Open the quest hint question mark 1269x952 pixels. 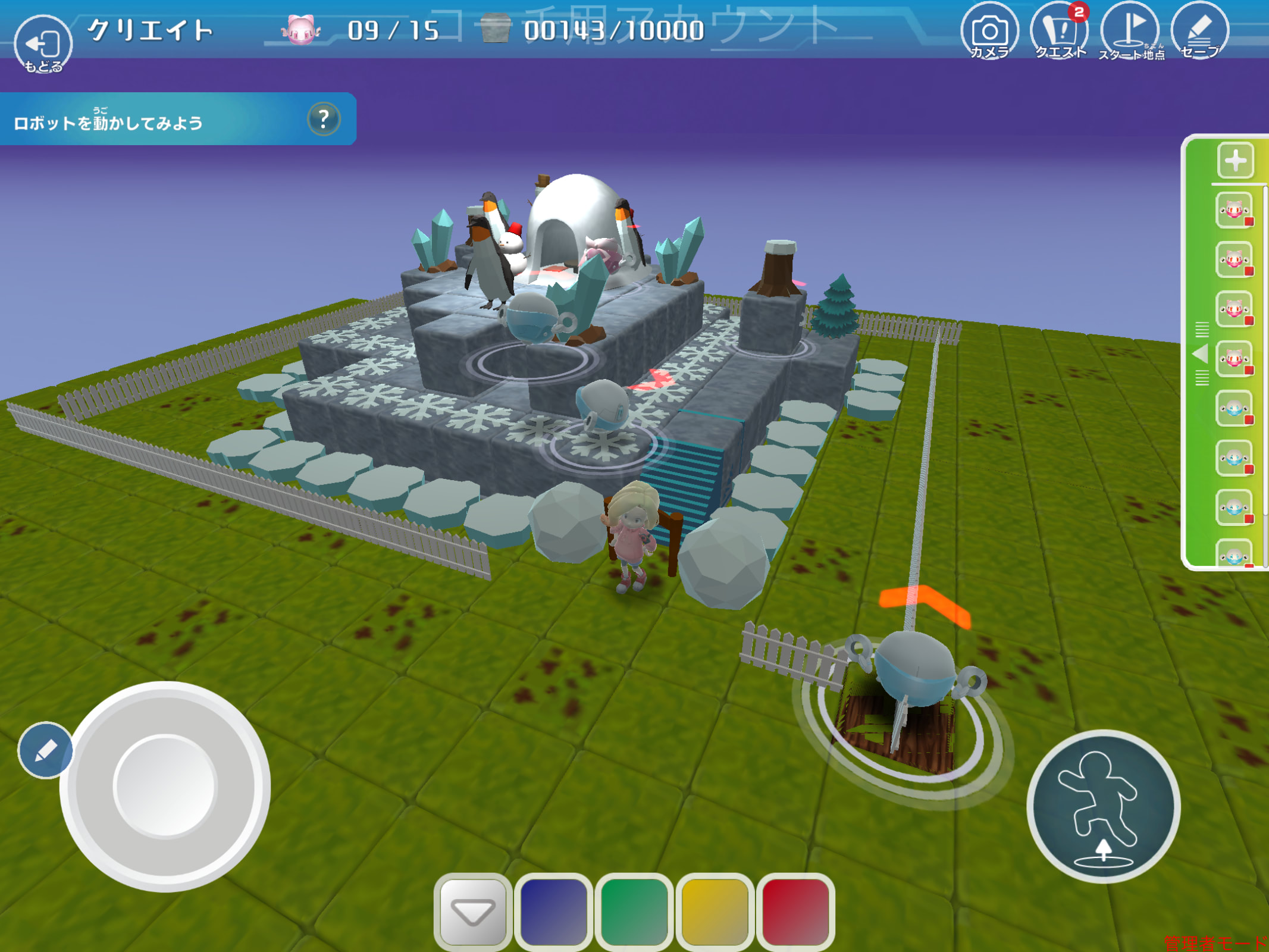[324, 119]
